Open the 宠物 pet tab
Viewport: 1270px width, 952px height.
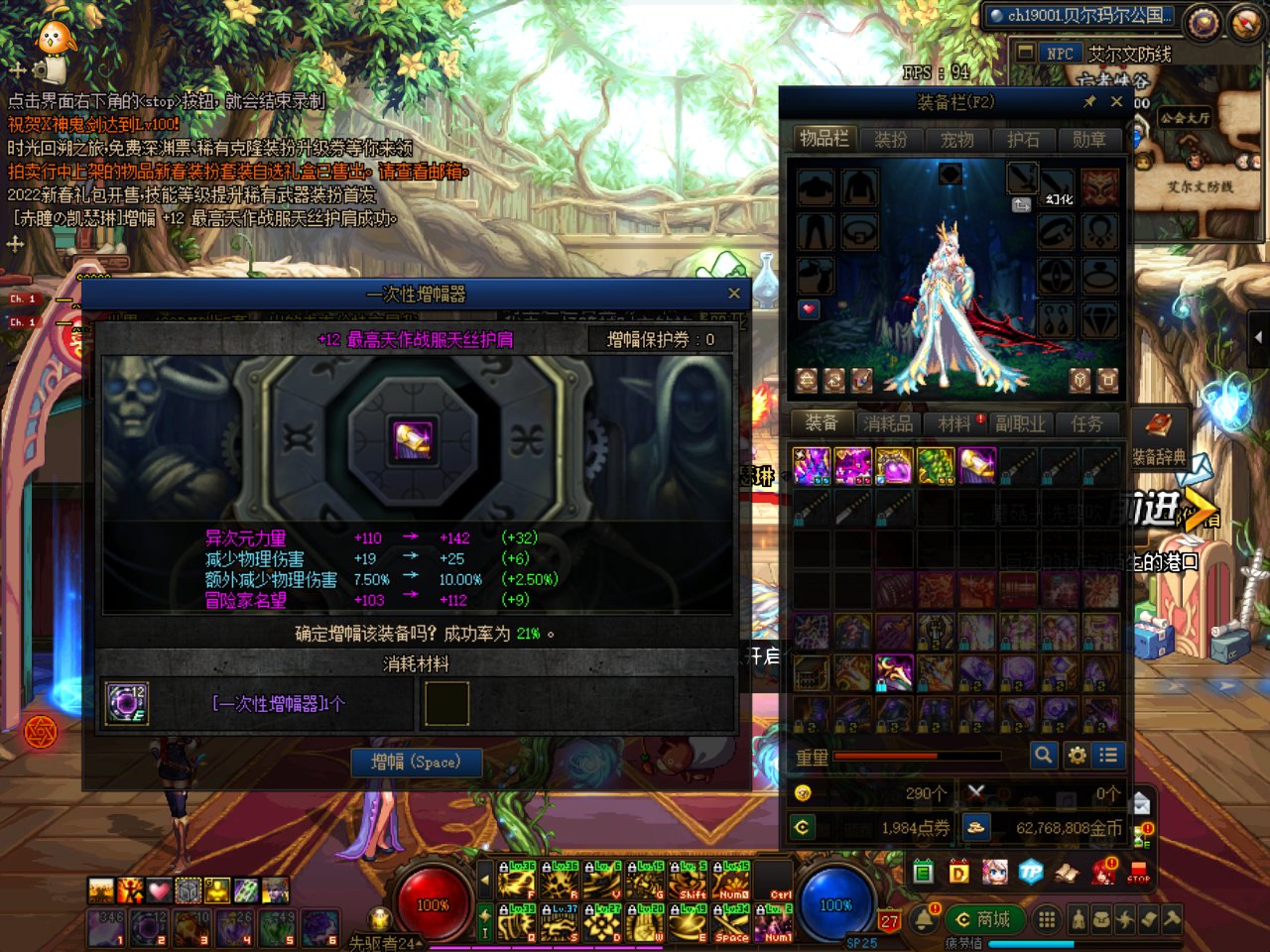pos(956,140)
